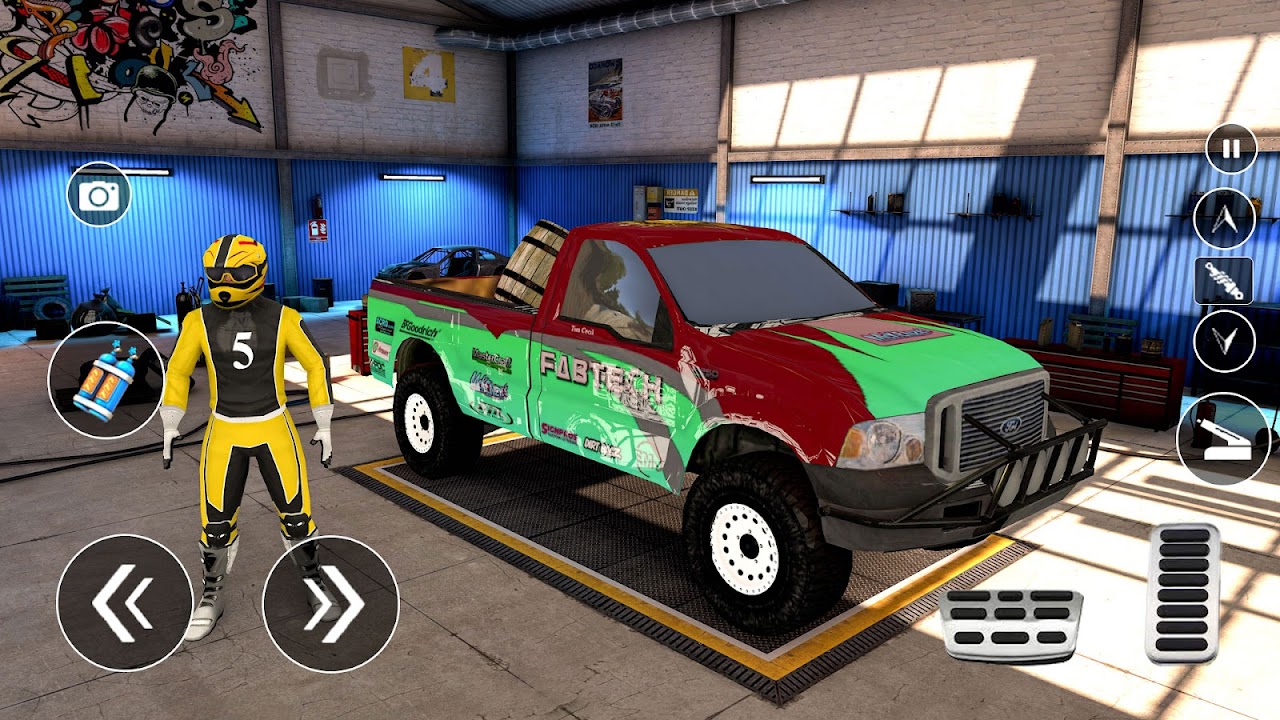Tap the vehicle lift ramp icon
This screenshot has height=720, width=1280.
tap(1222, 432)
